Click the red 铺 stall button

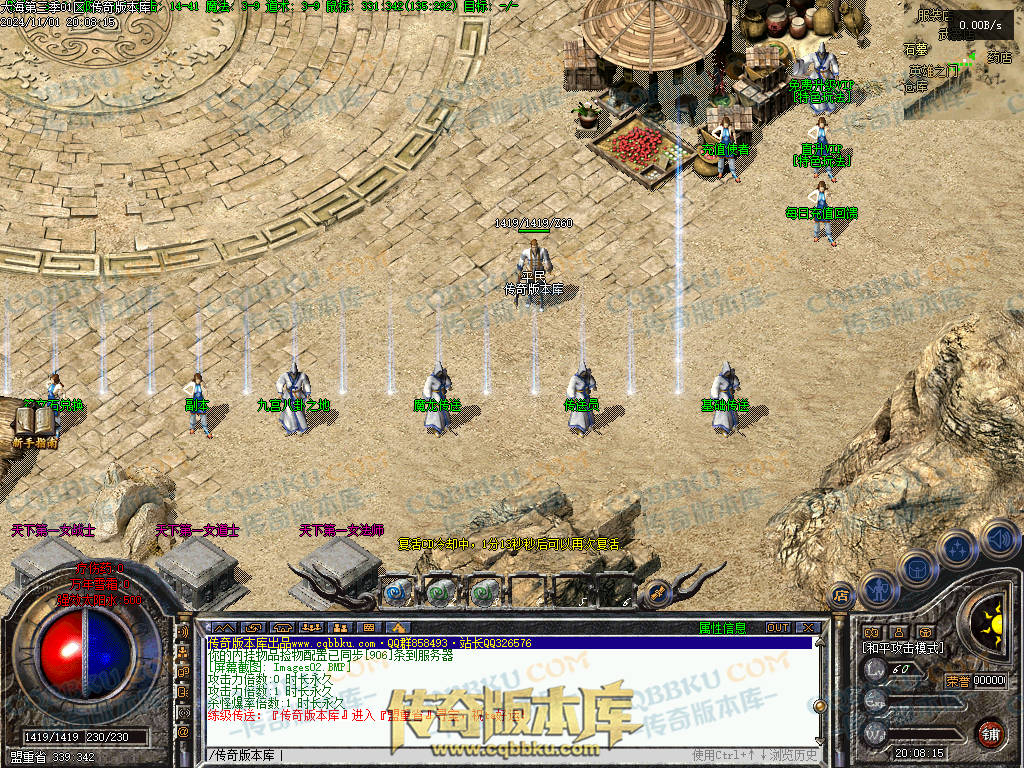(x=990, y=732)
